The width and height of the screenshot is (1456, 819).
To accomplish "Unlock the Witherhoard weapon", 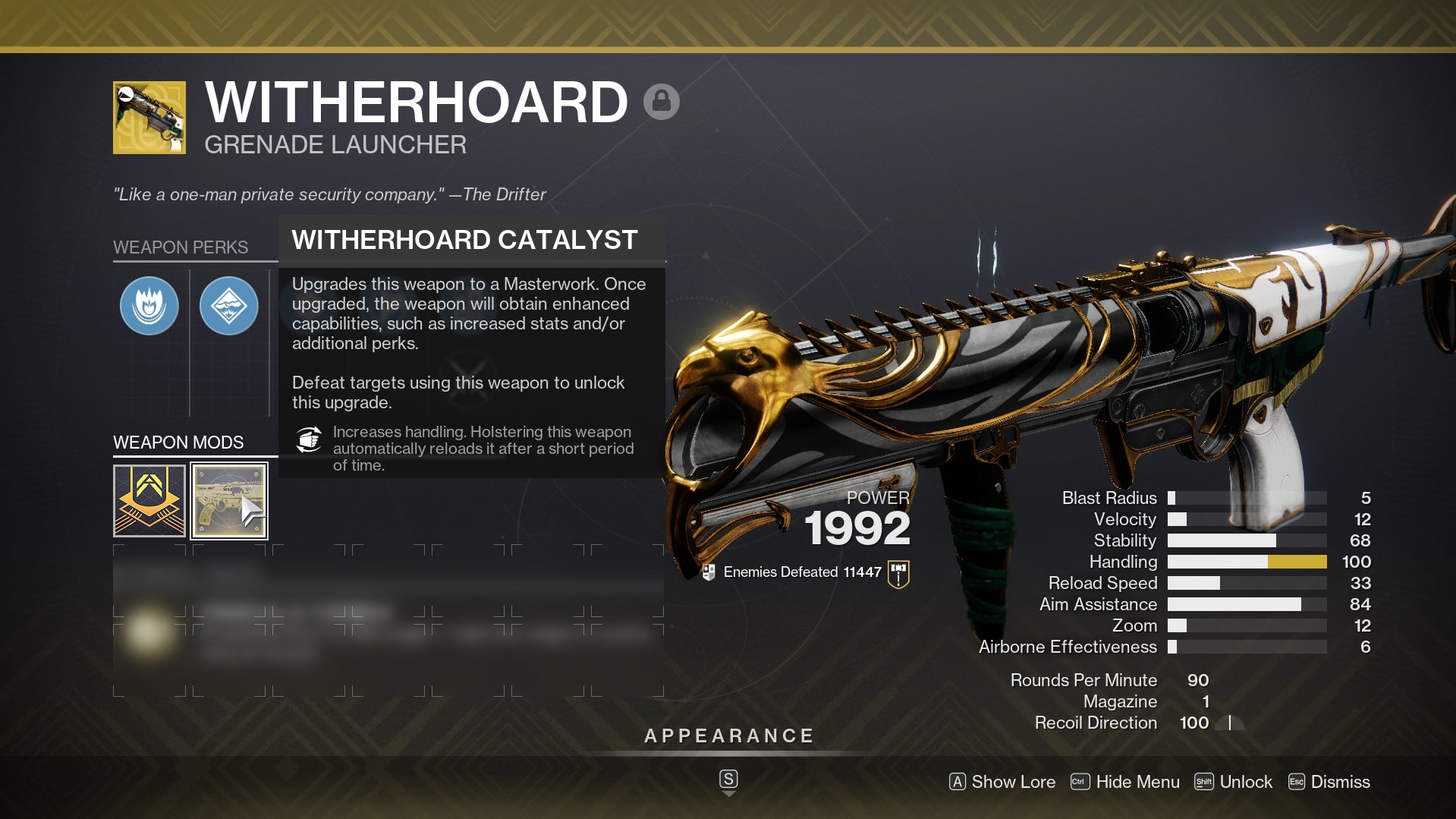I will 1234,782.
